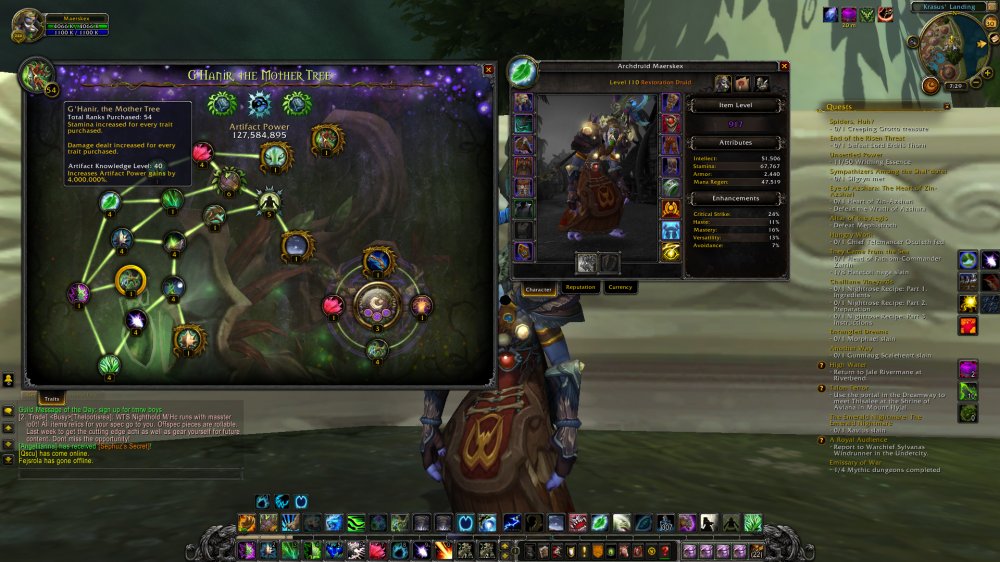Open the Quests tracker header

[840, 107]
